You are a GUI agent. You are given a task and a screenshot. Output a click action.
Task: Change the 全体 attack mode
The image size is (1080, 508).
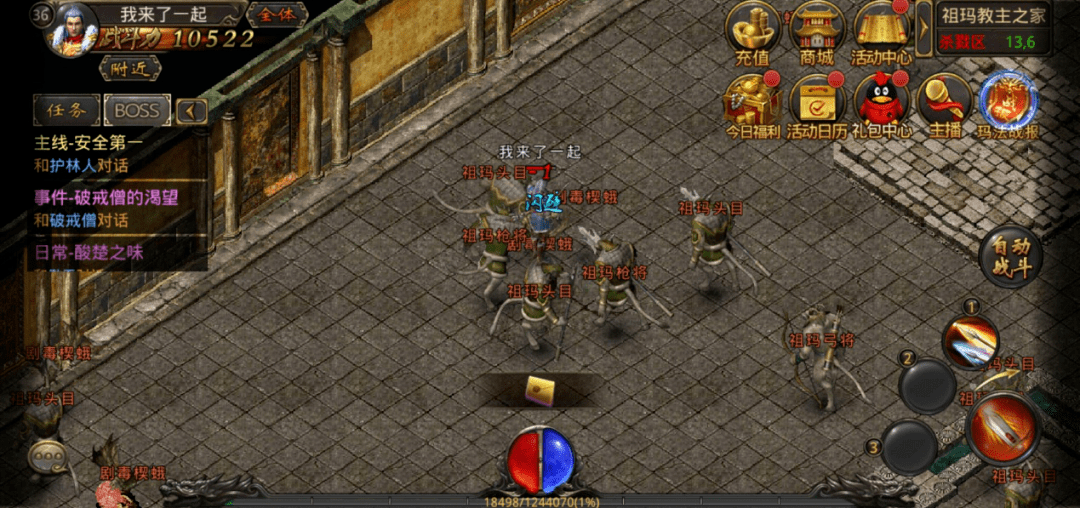(277, 15)
